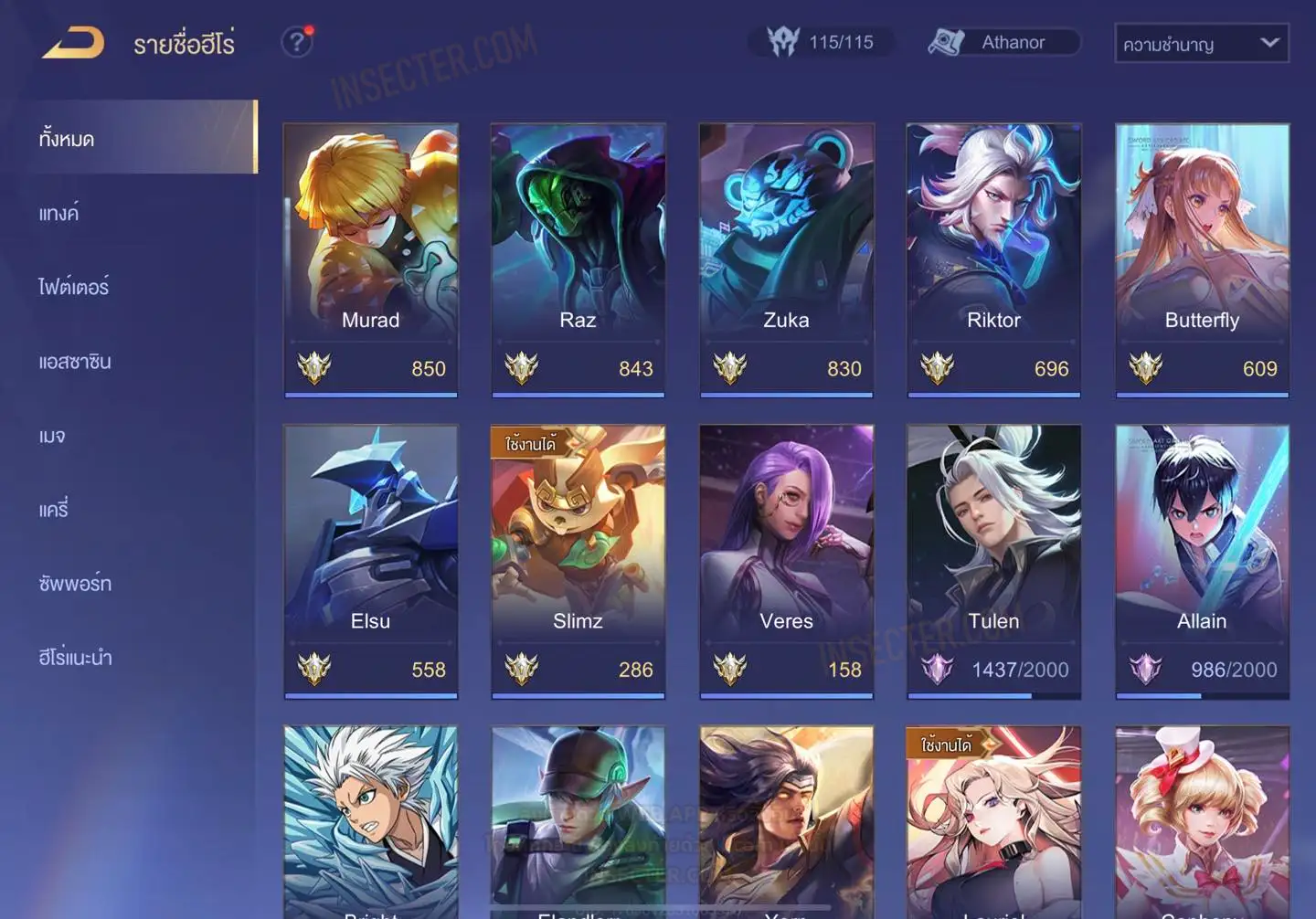Switch to the แทงค์ (Tank) tab
1316x919 pixels.
tap(59, 214)
